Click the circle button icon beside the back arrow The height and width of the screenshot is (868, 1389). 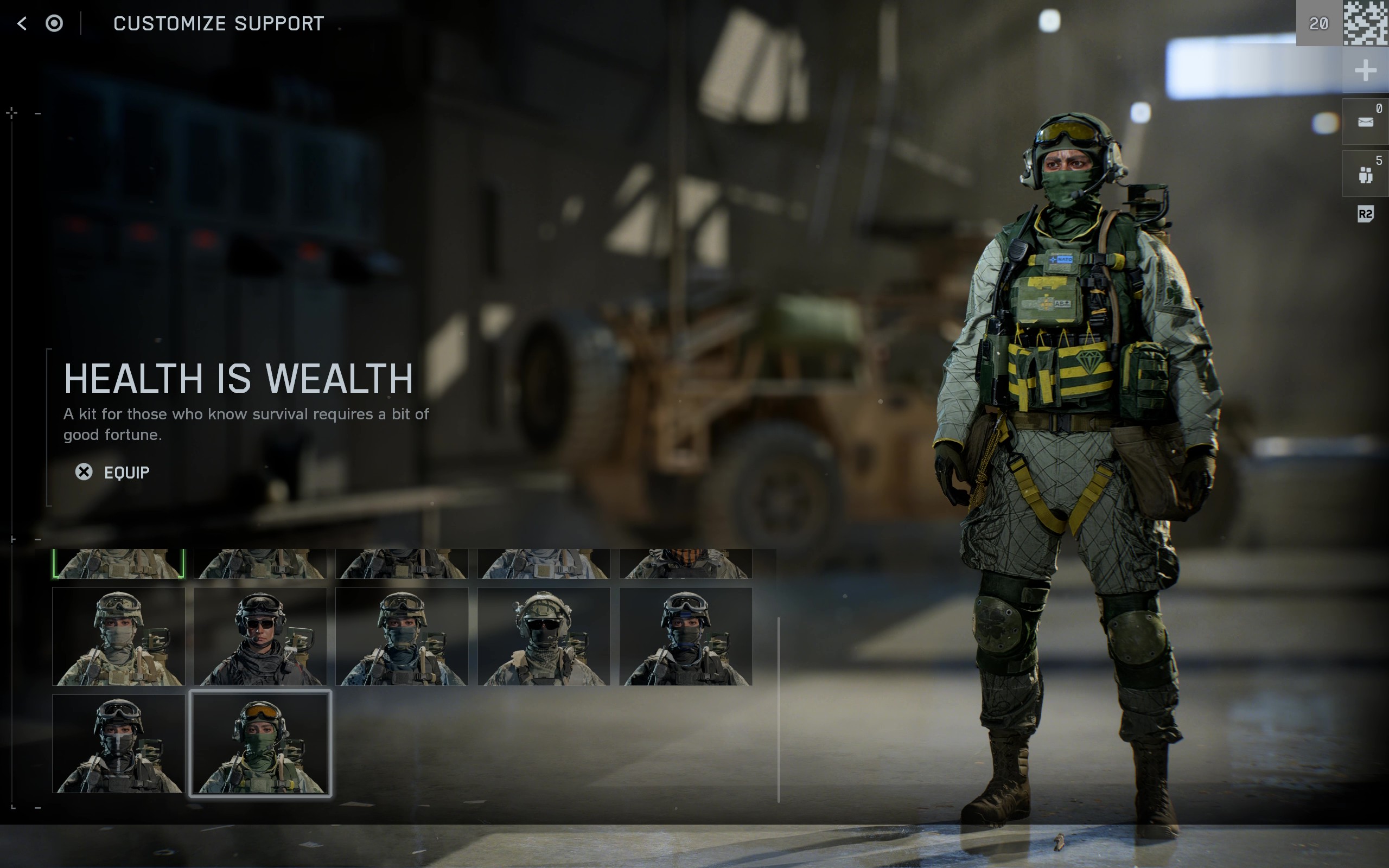point(54,23)
